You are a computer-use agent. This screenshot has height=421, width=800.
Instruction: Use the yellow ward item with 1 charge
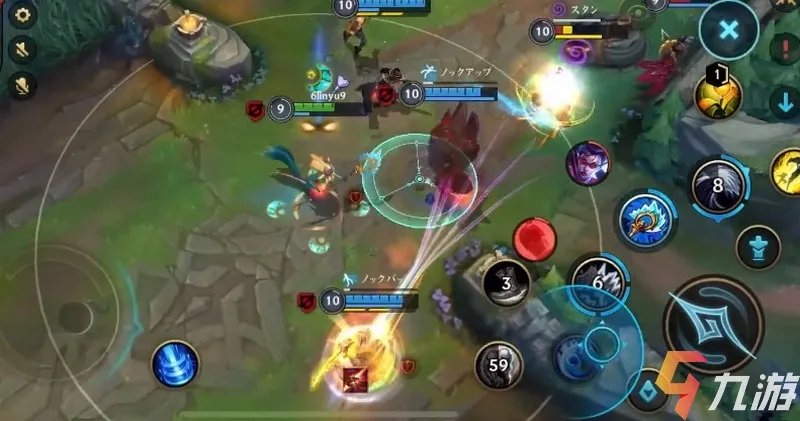coord(717,96)
